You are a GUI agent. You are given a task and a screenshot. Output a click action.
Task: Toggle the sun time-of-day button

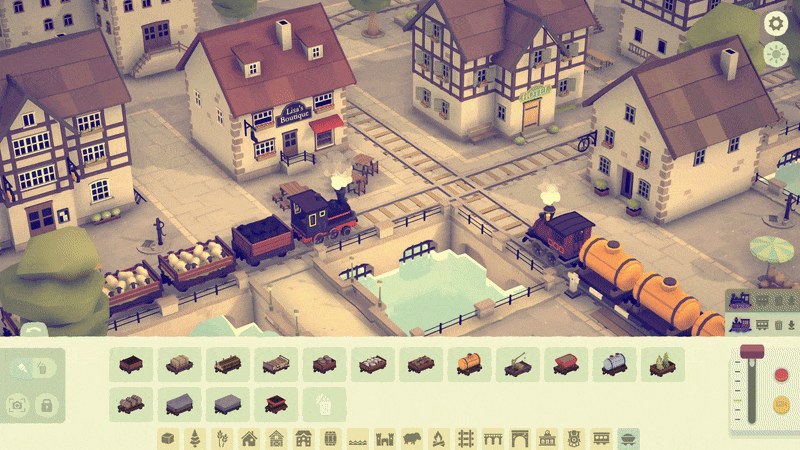[776, 54]
